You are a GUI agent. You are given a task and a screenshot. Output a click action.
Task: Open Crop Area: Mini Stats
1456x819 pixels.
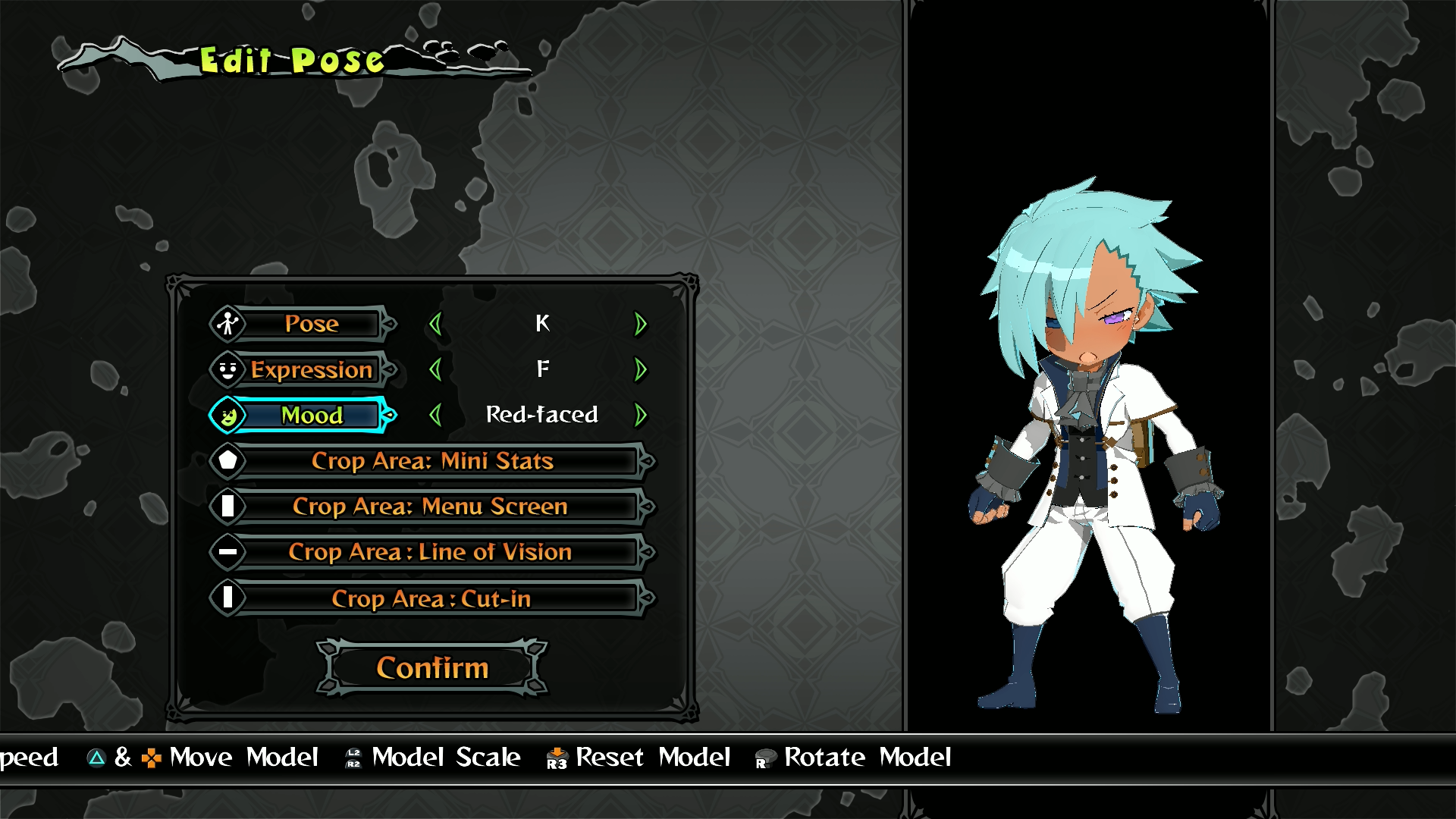[x=432, y=461]
